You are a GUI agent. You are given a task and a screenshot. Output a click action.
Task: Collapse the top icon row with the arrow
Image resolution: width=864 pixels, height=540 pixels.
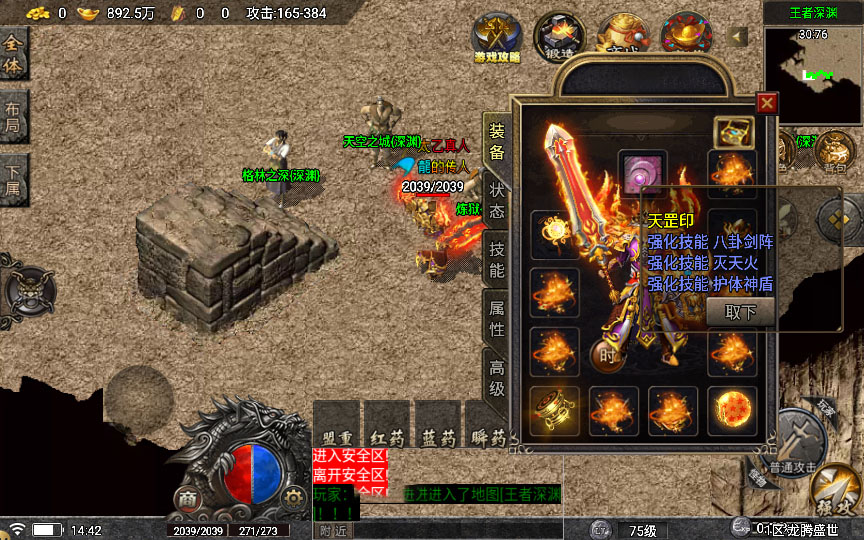[x=739, y=36]
